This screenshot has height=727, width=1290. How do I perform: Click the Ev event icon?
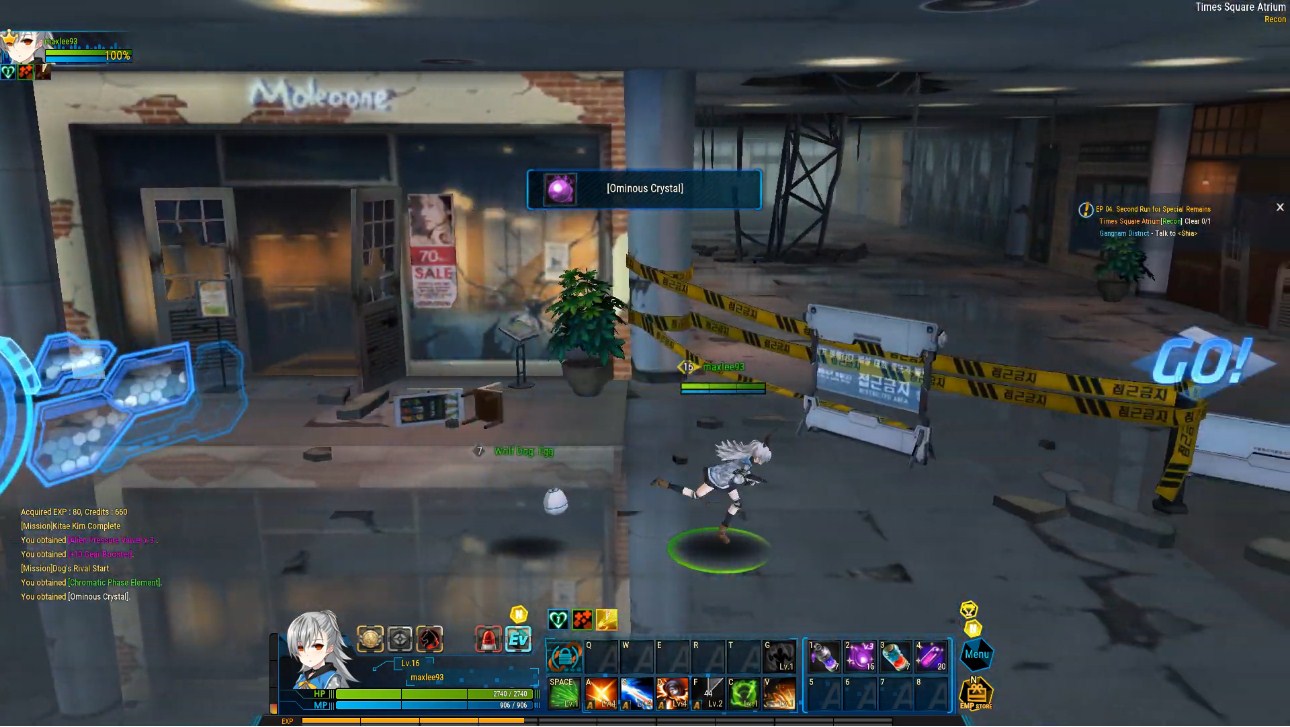coord(518,639)
